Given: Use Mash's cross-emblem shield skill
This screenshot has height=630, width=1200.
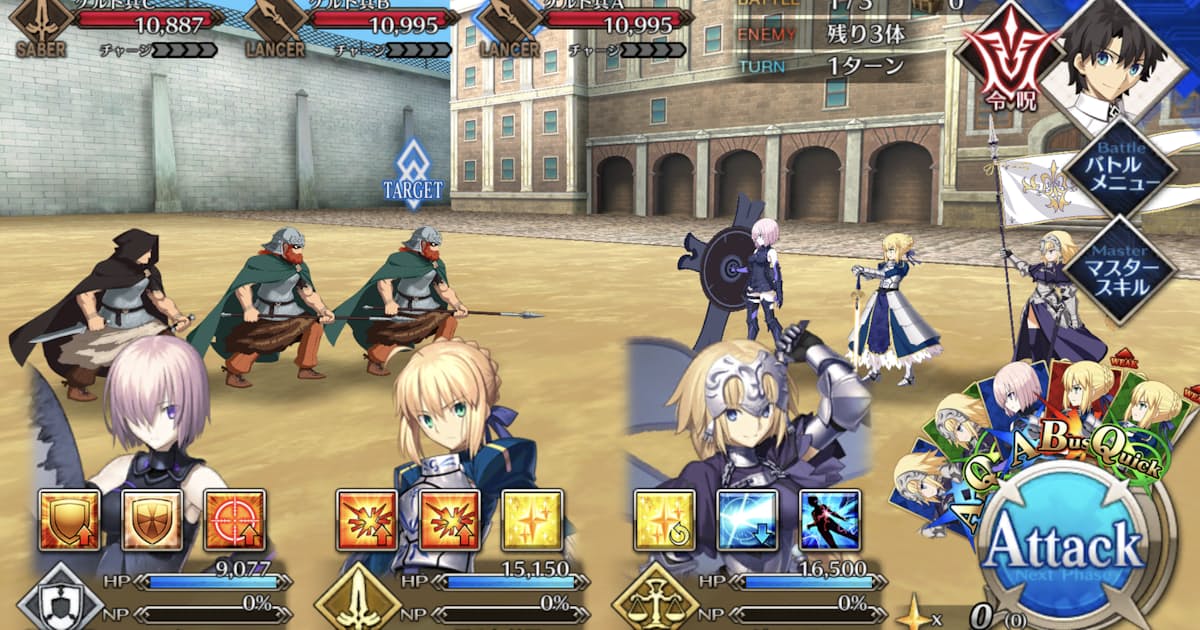Looking at the screenshot, I should pos(152,520).
